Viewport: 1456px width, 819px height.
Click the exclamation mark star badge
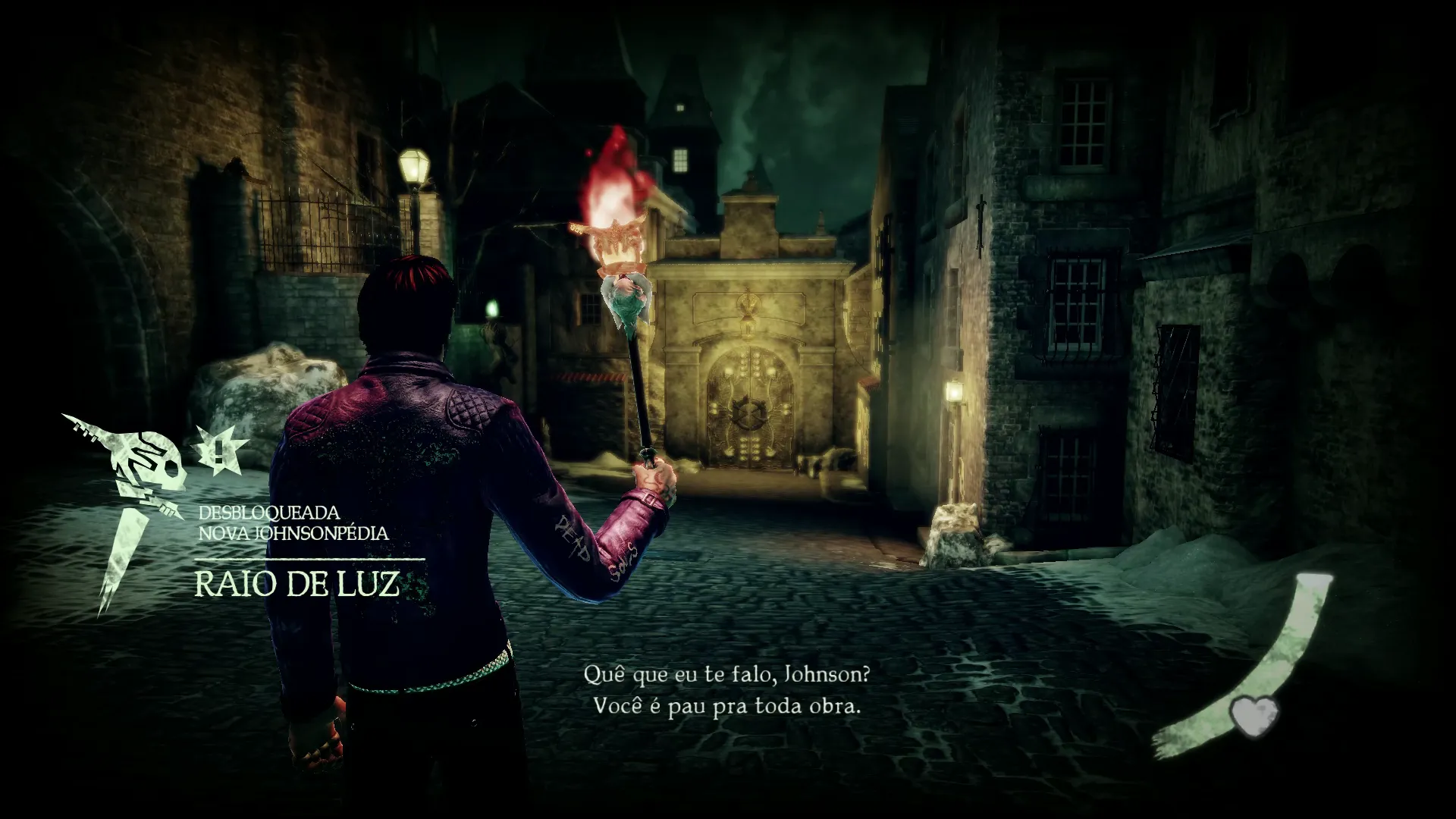(x=218, y=450)
